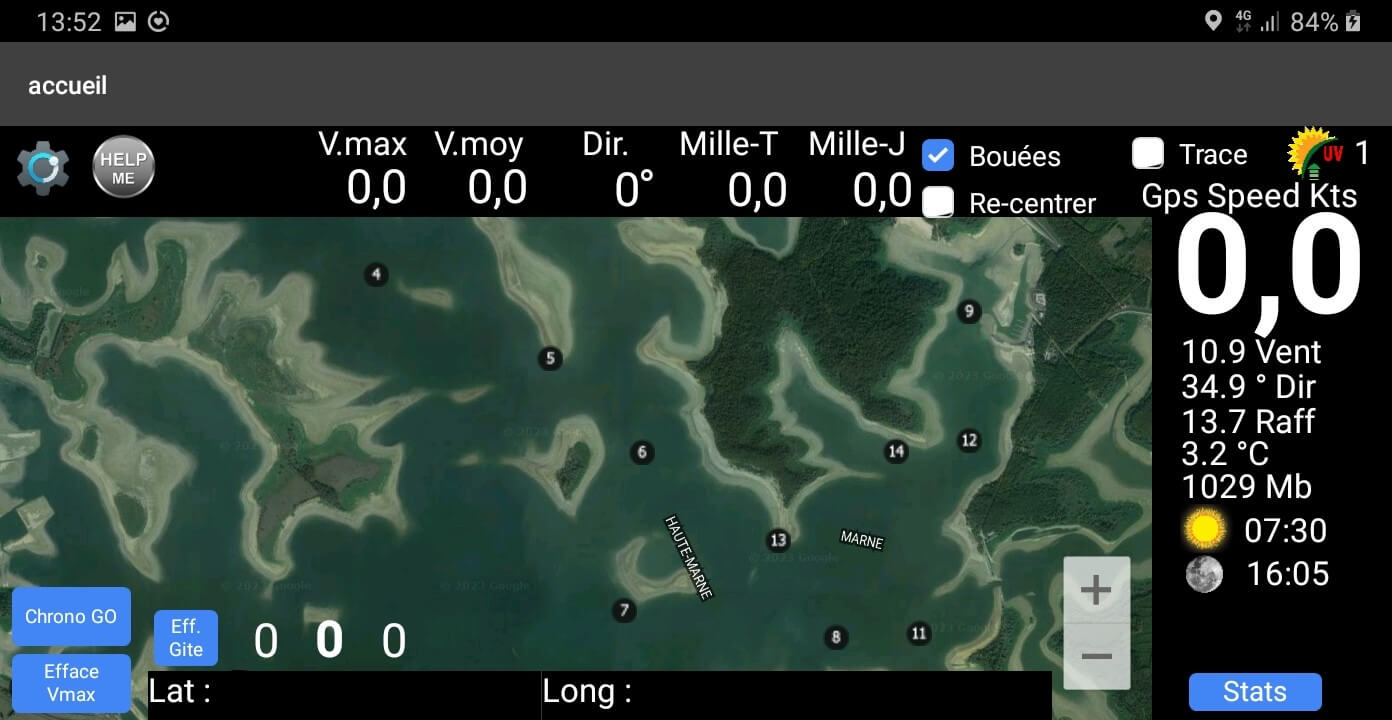Click the HELP ME icon

[x=123, y=166]
